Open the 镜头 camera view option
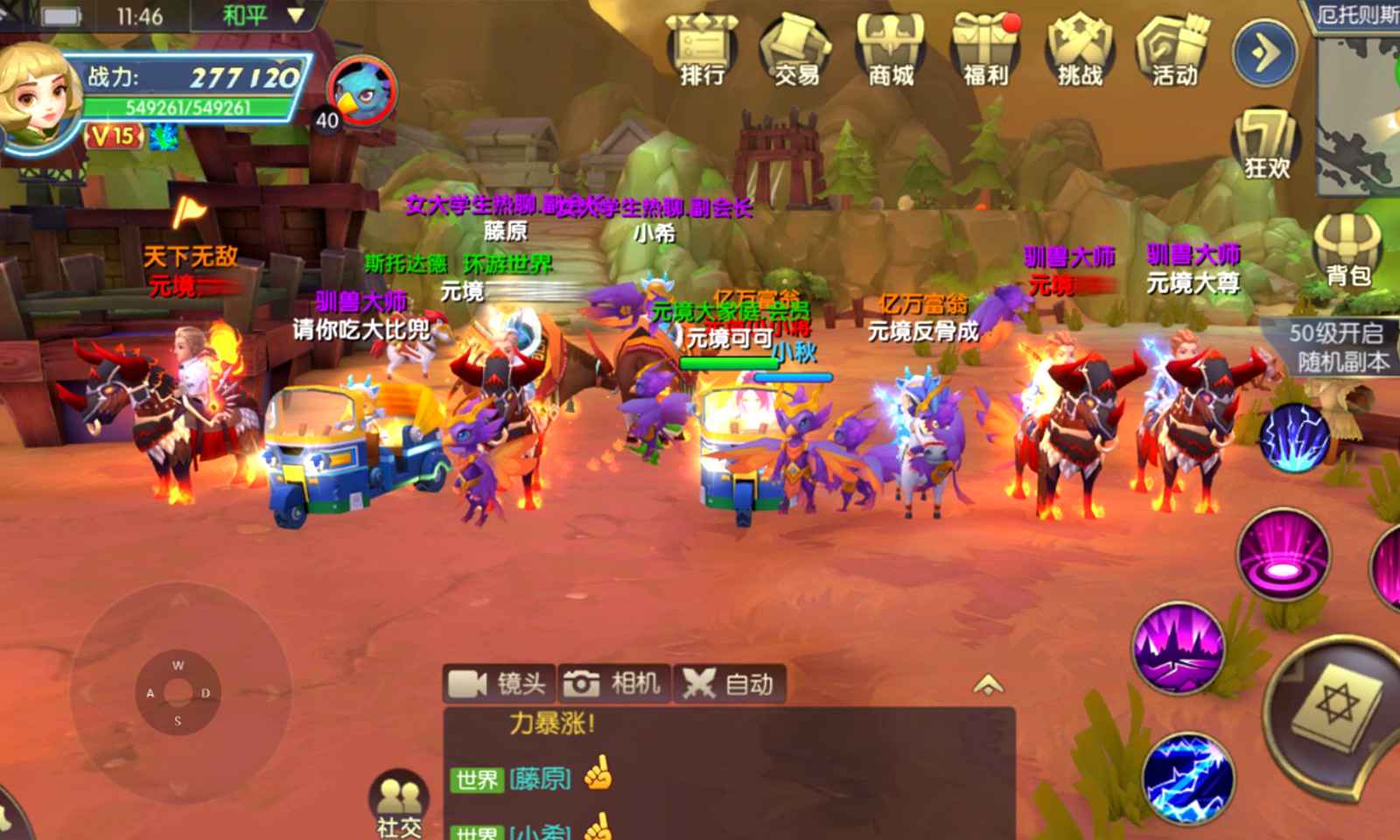Viewport: 1400px width, 840px height. [499, 683]
